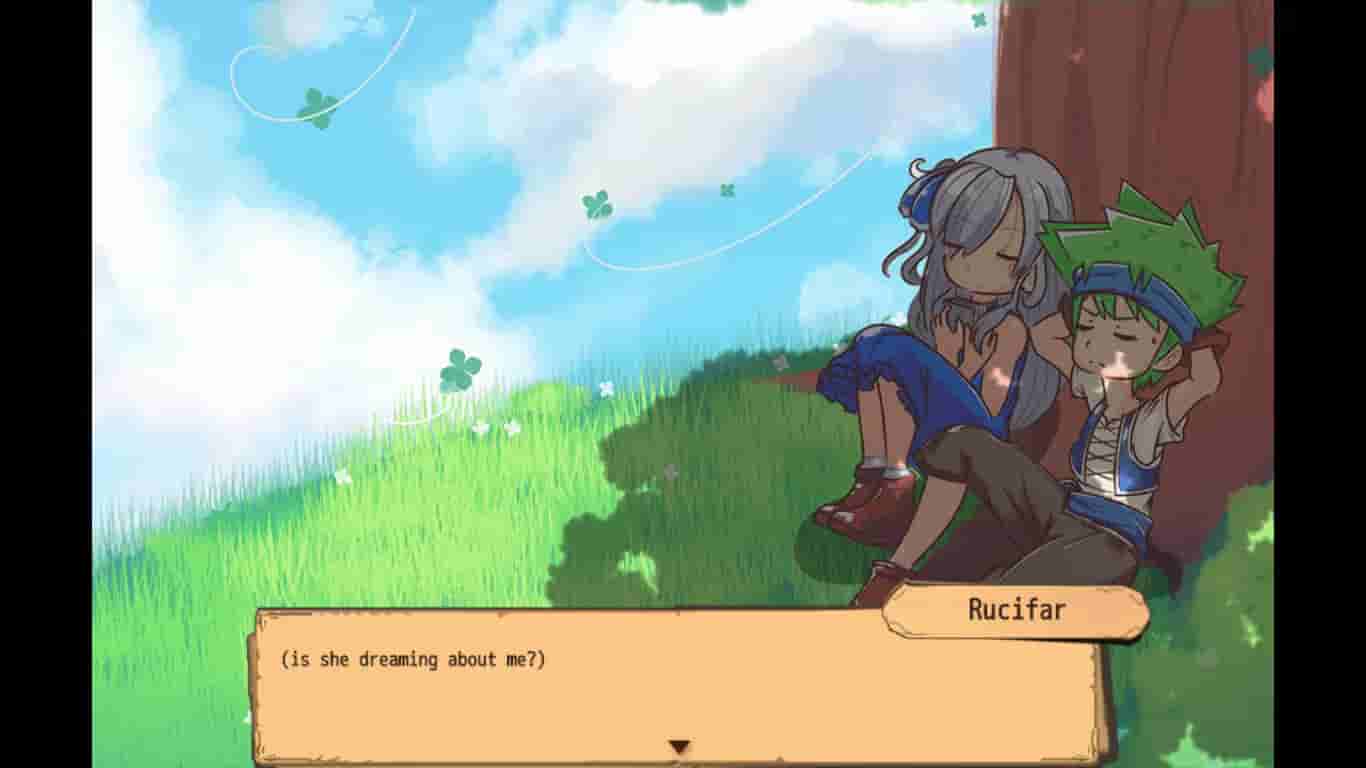The width and height of the screenshot is (1366, 768).
Task: Click the Rucifar name plate
Action: click(1016, 606)
